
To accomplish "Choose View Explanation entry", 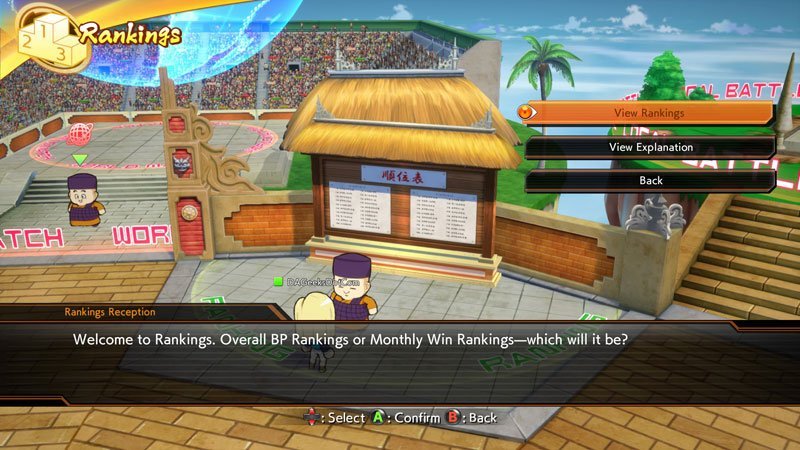I will (x=650, y=147).
